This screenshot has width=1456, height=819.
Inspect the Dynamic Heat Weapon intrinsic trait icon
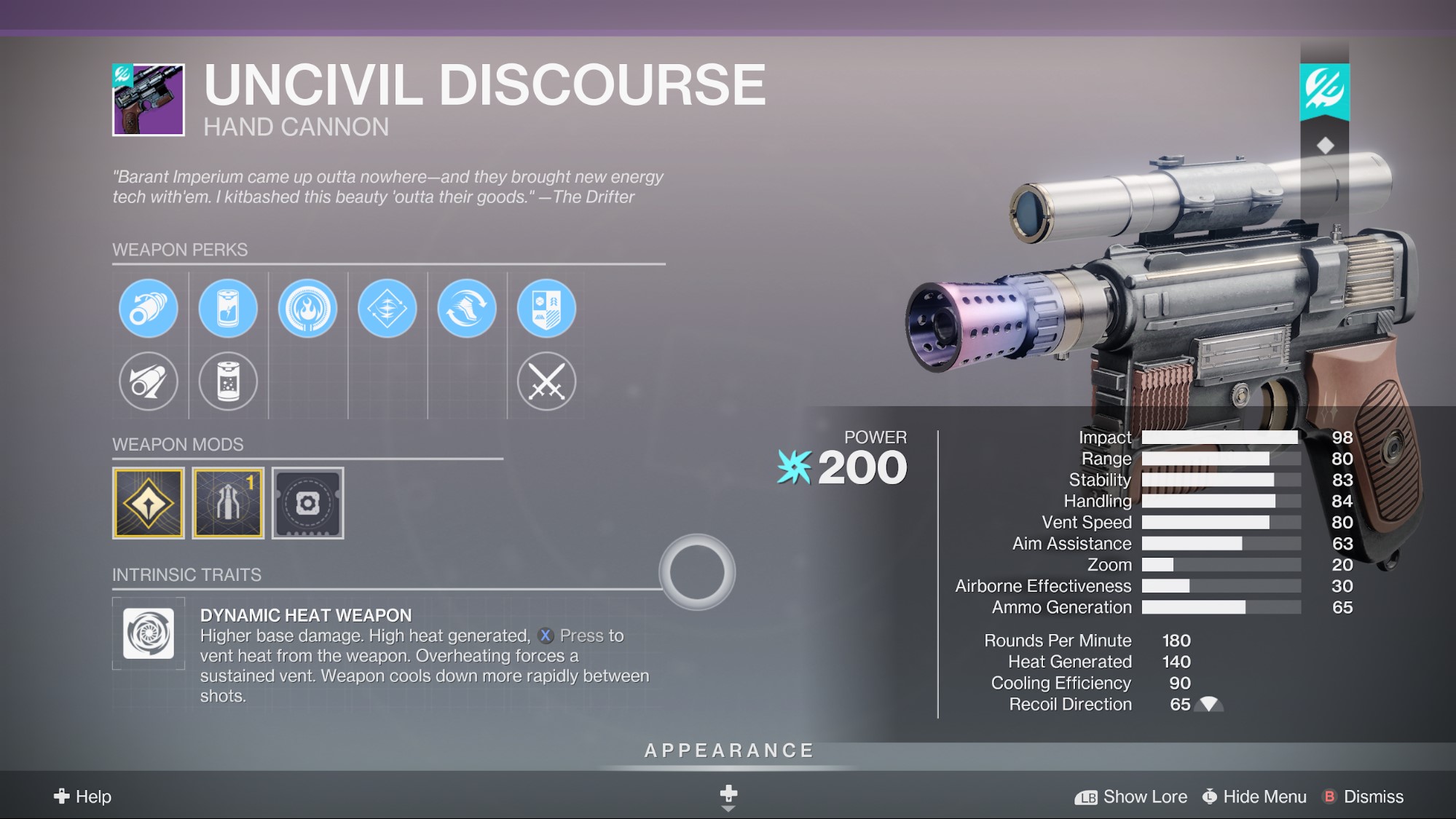click(x=149, y=633)
